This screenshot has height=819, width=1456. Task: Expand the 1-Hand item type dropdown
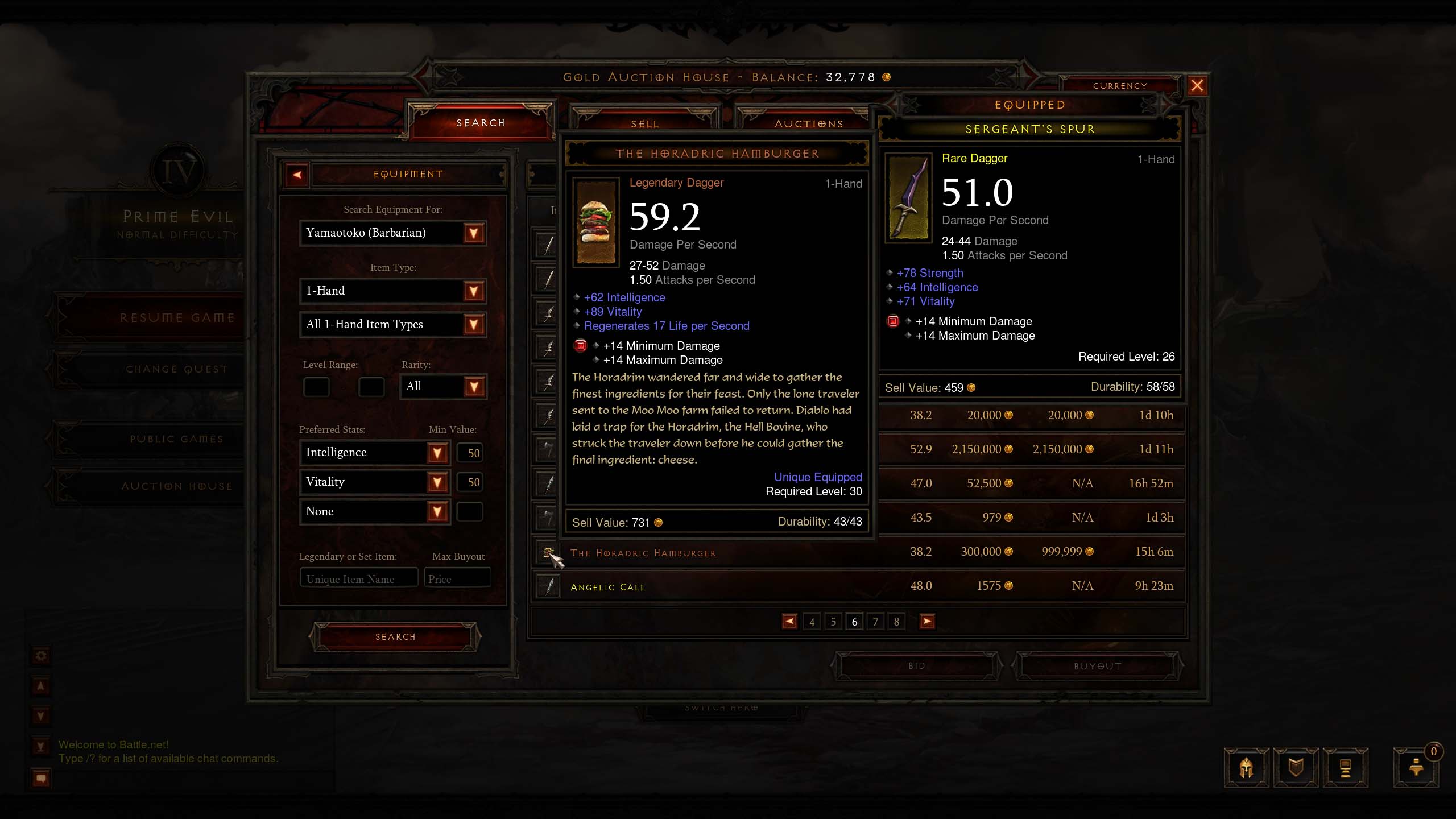(473, 291)
